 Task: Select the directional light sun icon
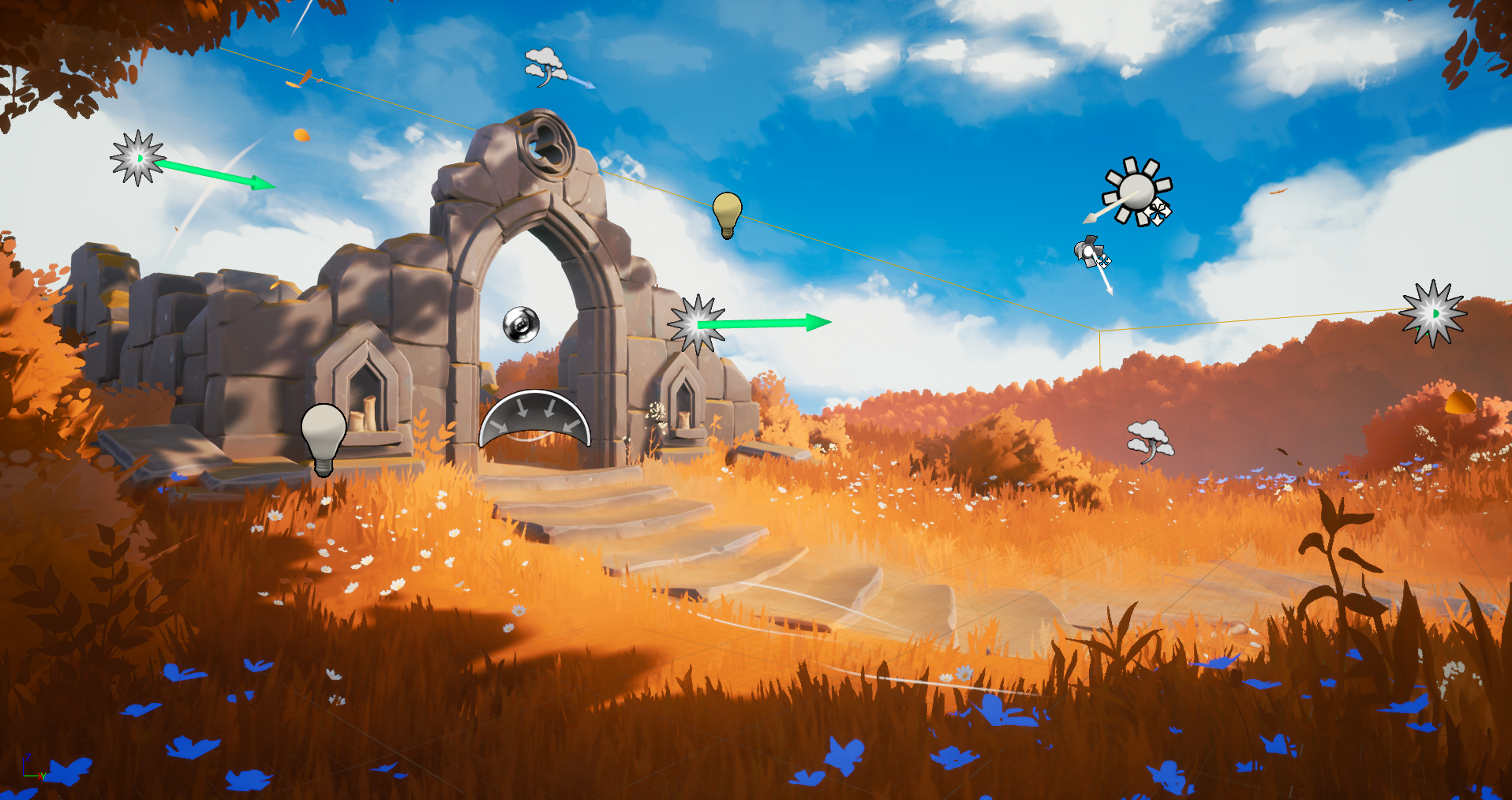tap(1136, 192)
